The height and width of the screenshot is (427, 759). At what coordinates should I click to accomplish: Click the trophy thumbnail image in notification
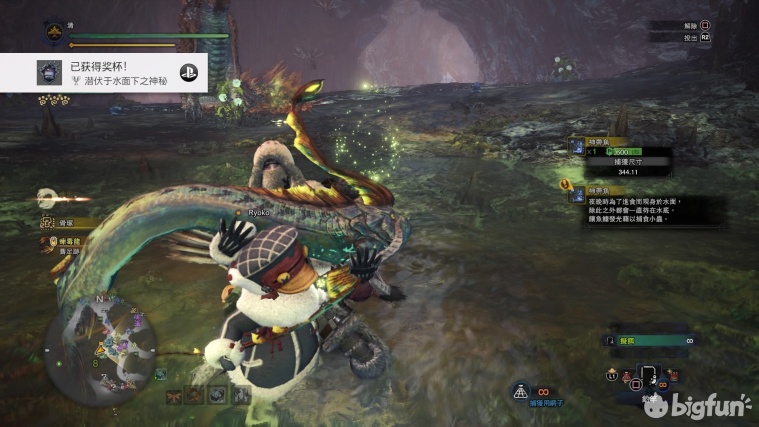click(48, 73)
